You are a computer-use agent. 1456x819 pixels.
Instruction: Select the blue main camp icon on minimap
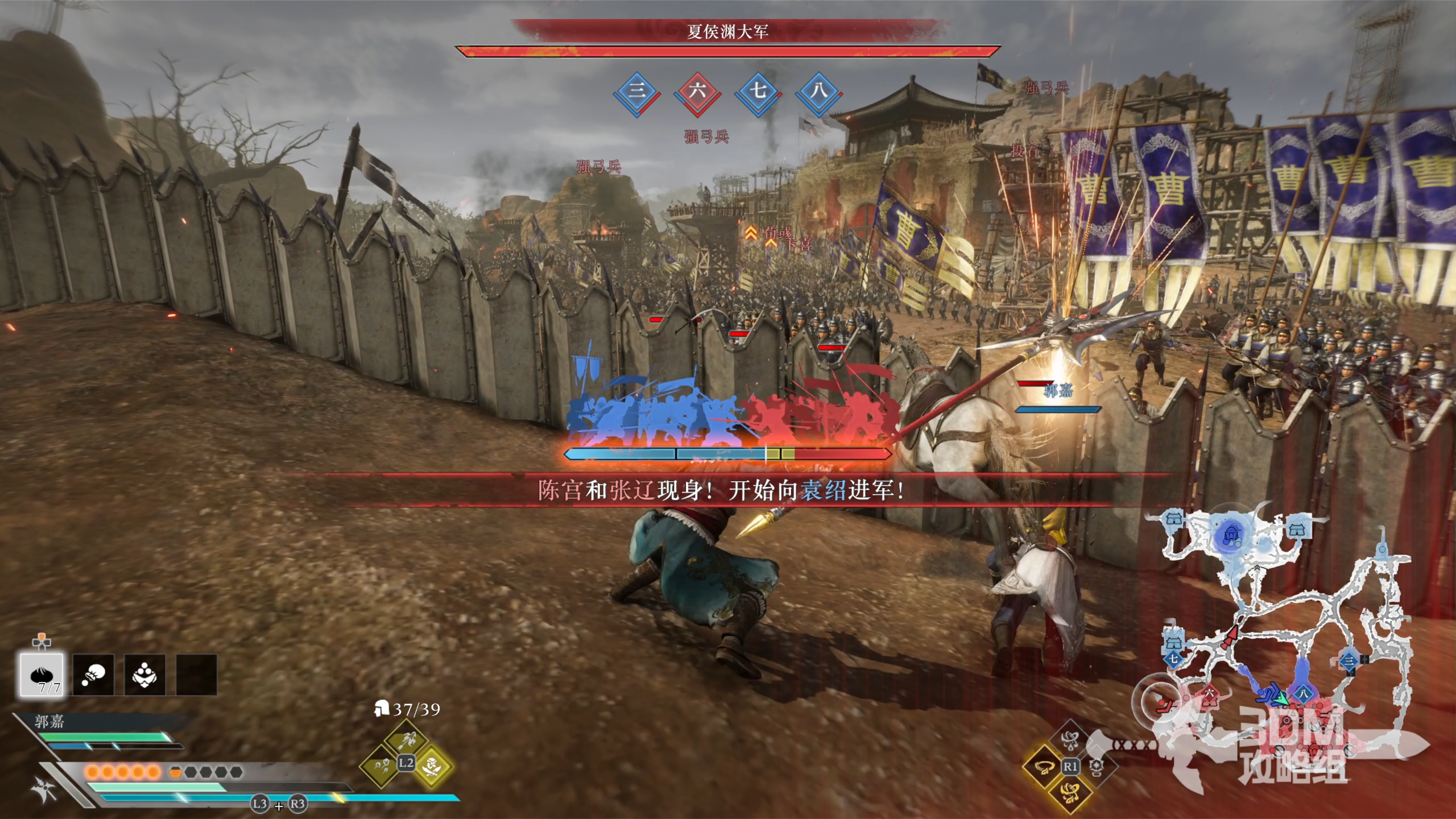coord(1231,536)
